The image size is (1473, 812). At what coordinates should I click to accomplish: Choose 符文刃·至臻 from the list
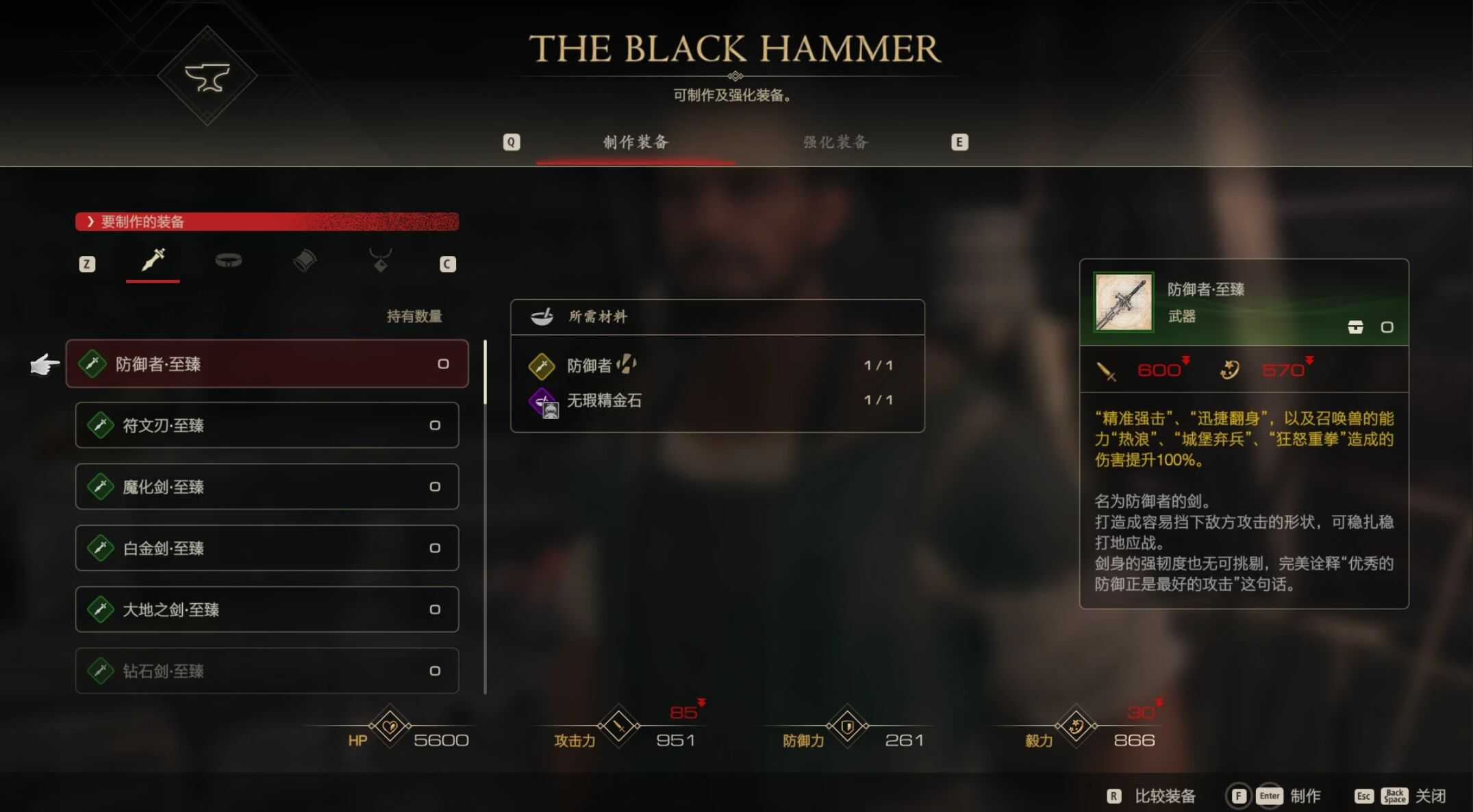[x=267, y=425]
